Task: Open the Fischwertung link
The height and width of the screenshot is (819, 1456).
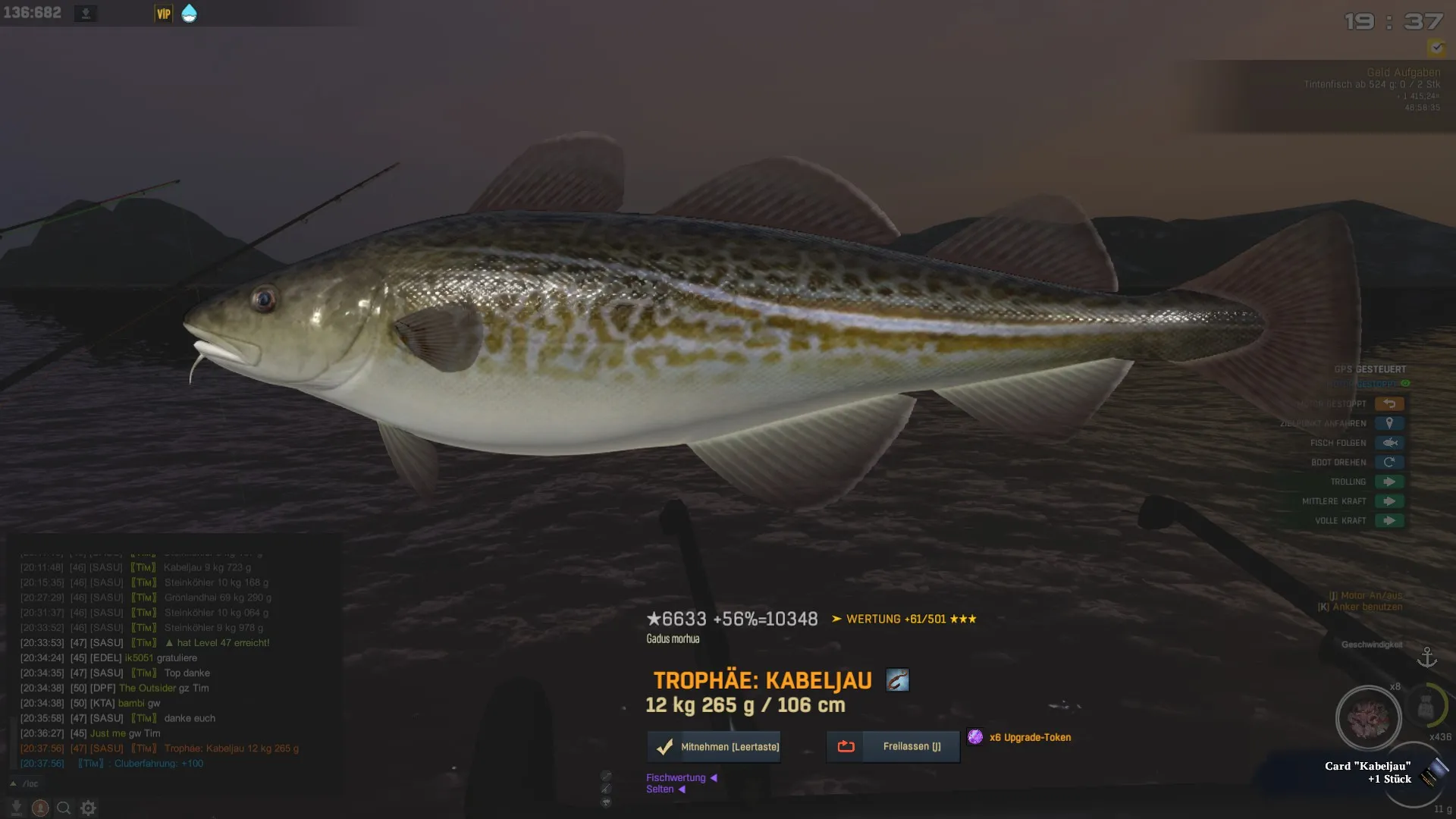Action: point(676,777)
